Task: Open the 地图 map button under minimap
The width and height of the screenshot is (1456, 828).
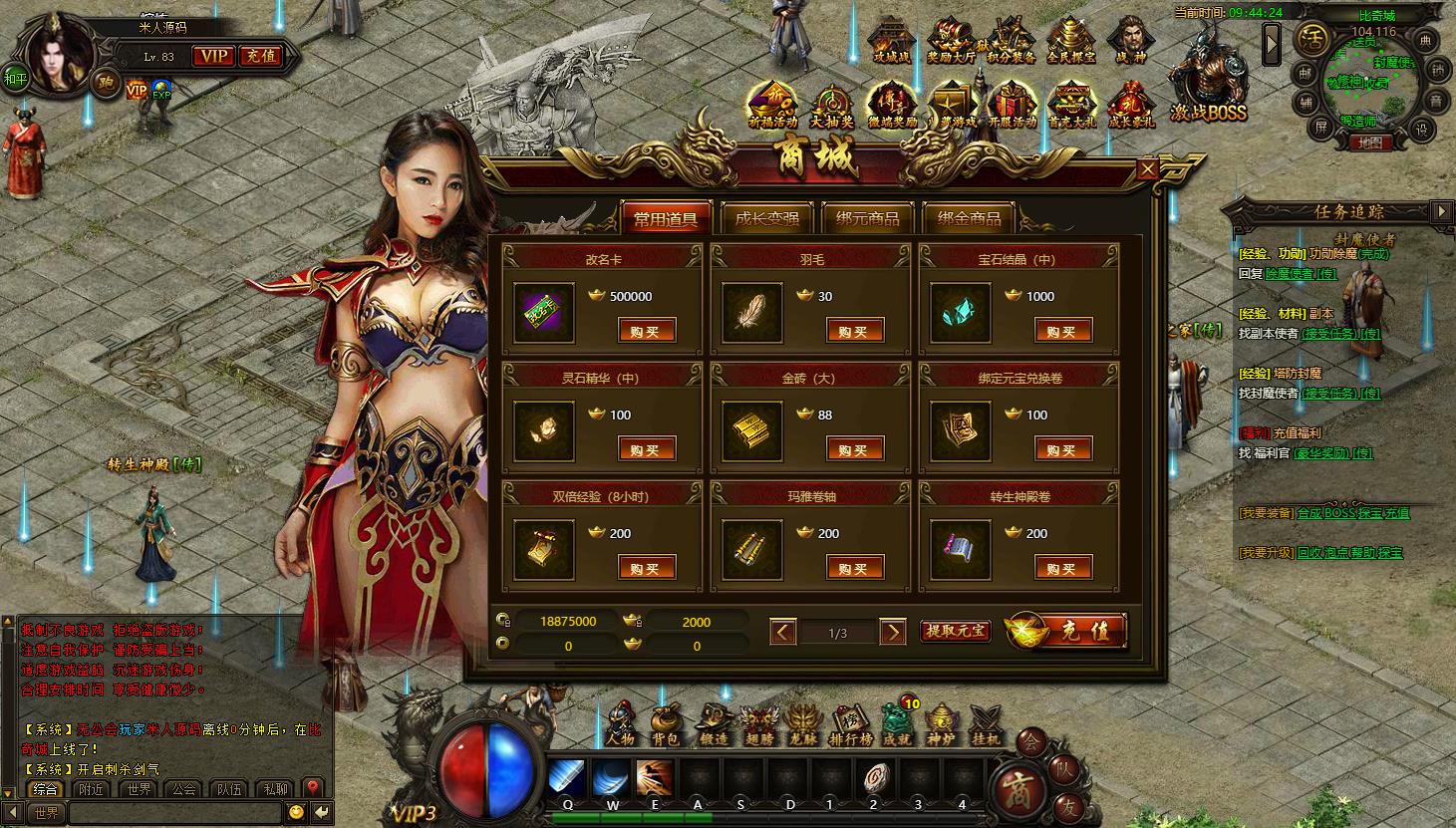Action: 1370,143
